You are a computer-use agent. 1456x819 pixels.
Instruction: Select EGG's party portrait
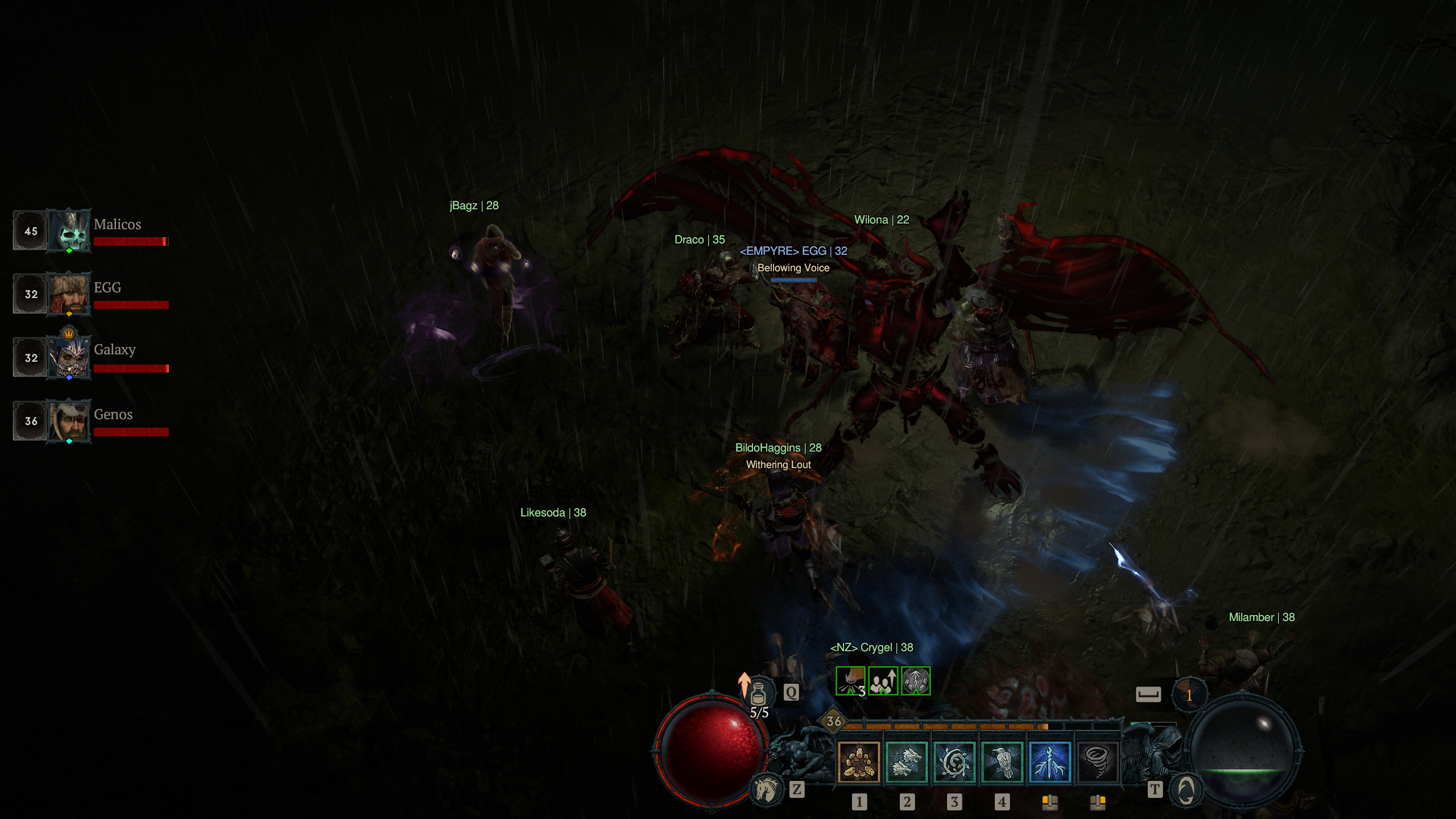coord(69,293)
